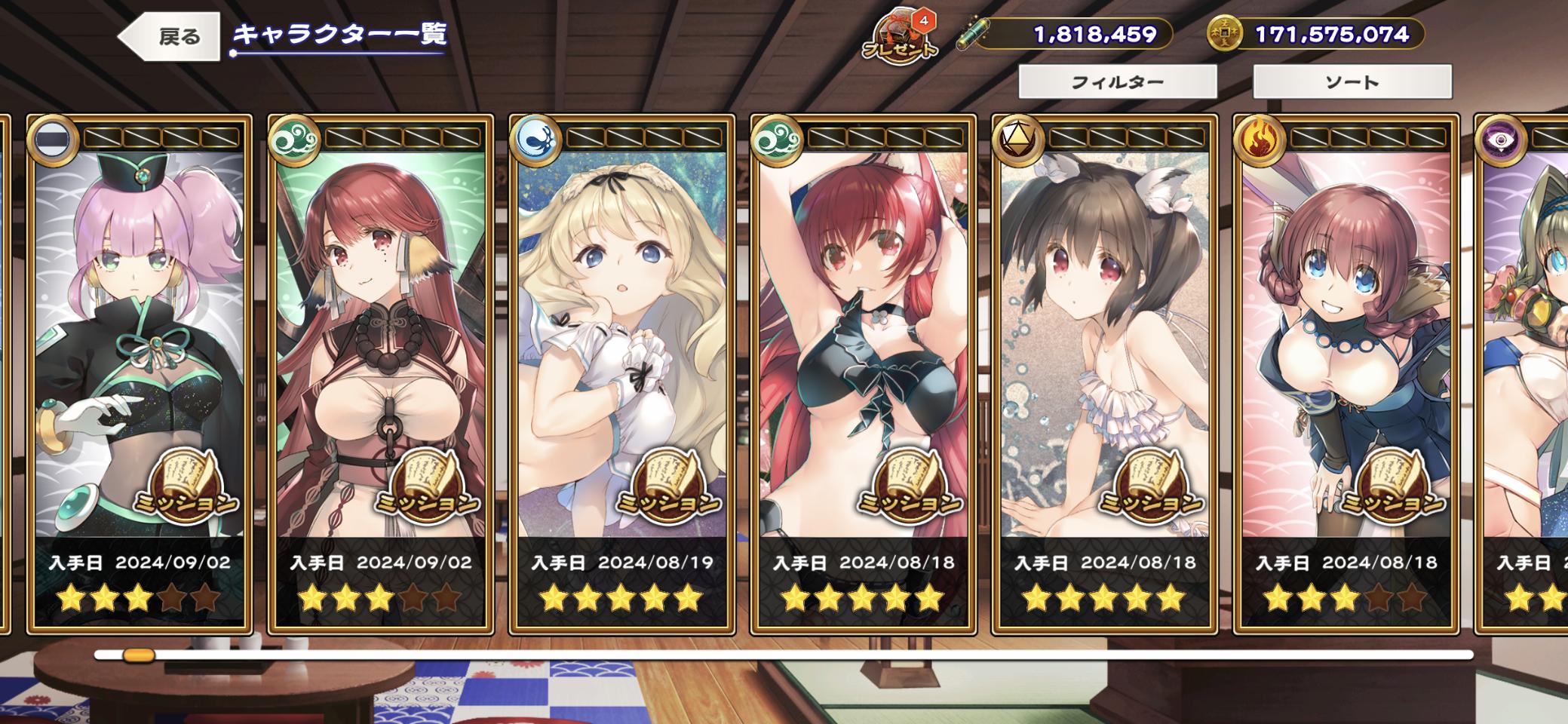Select the pink-haired character card
Screen dimensions: 1568x724
coord(140,324)
